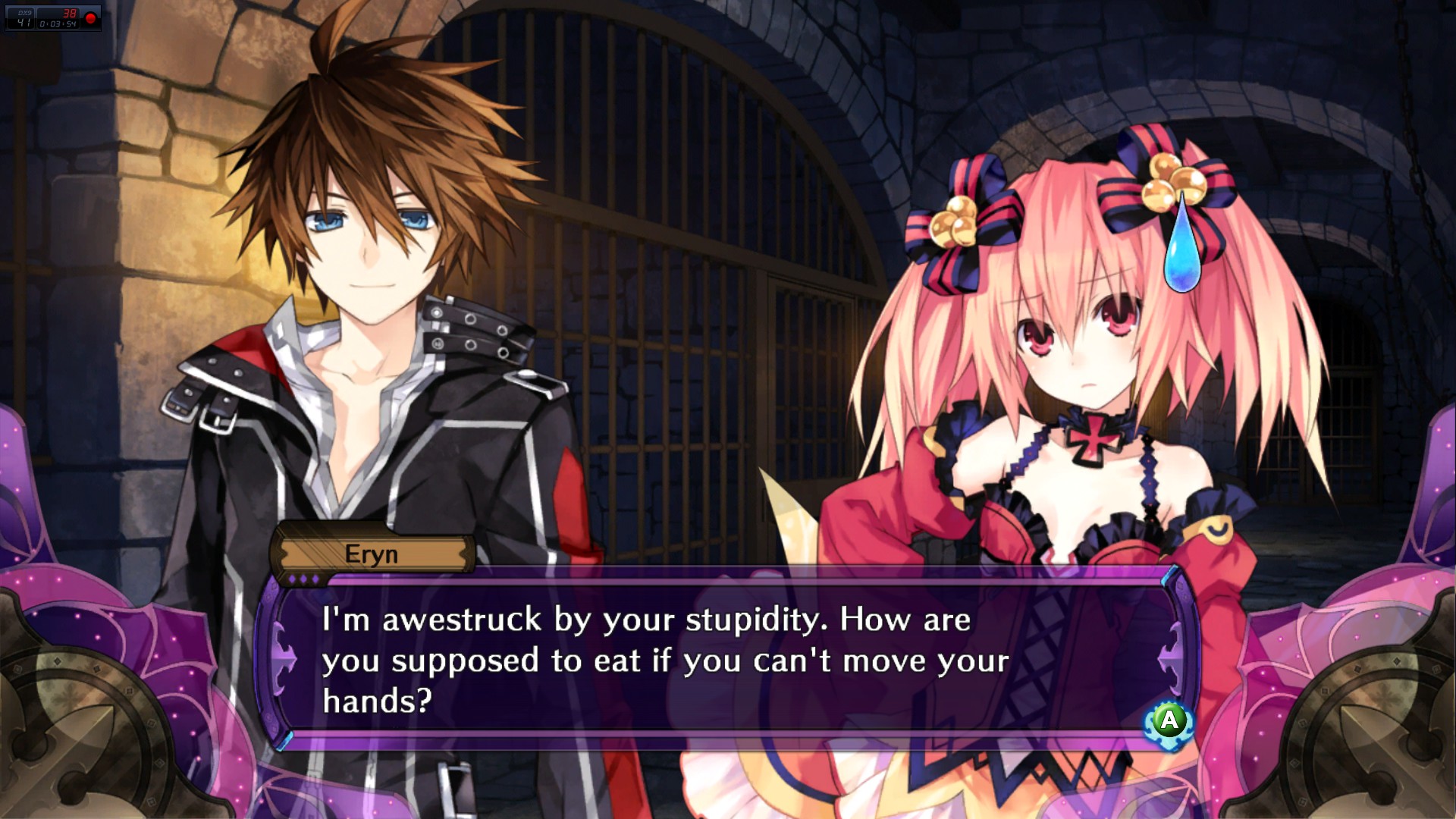This screenshot has height=819, width=1456.
Task: Click the recording timer showing 0:03:54
Action: tap(58, 24)
